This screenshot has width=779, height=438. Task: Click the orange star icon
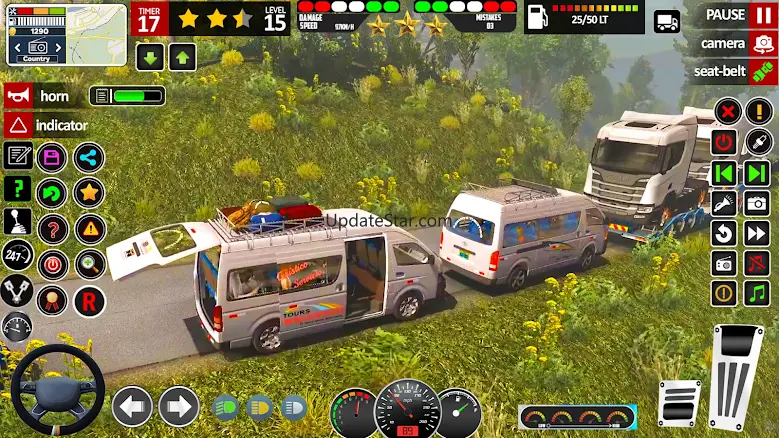click(x=88, y=192)
